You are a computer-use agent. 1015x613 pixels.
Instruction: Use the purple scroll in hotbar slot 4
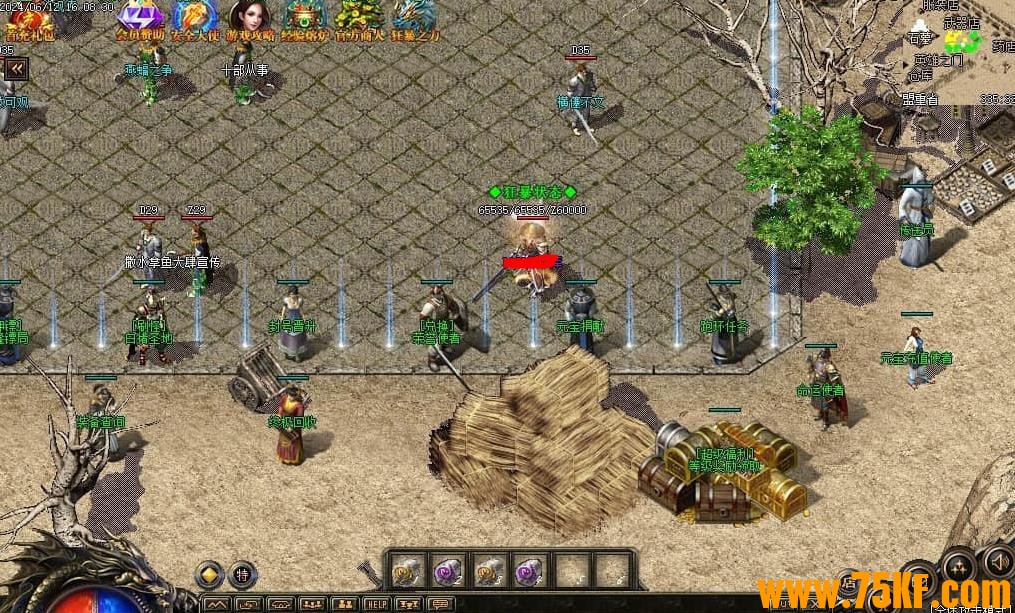tap(529, 571)
